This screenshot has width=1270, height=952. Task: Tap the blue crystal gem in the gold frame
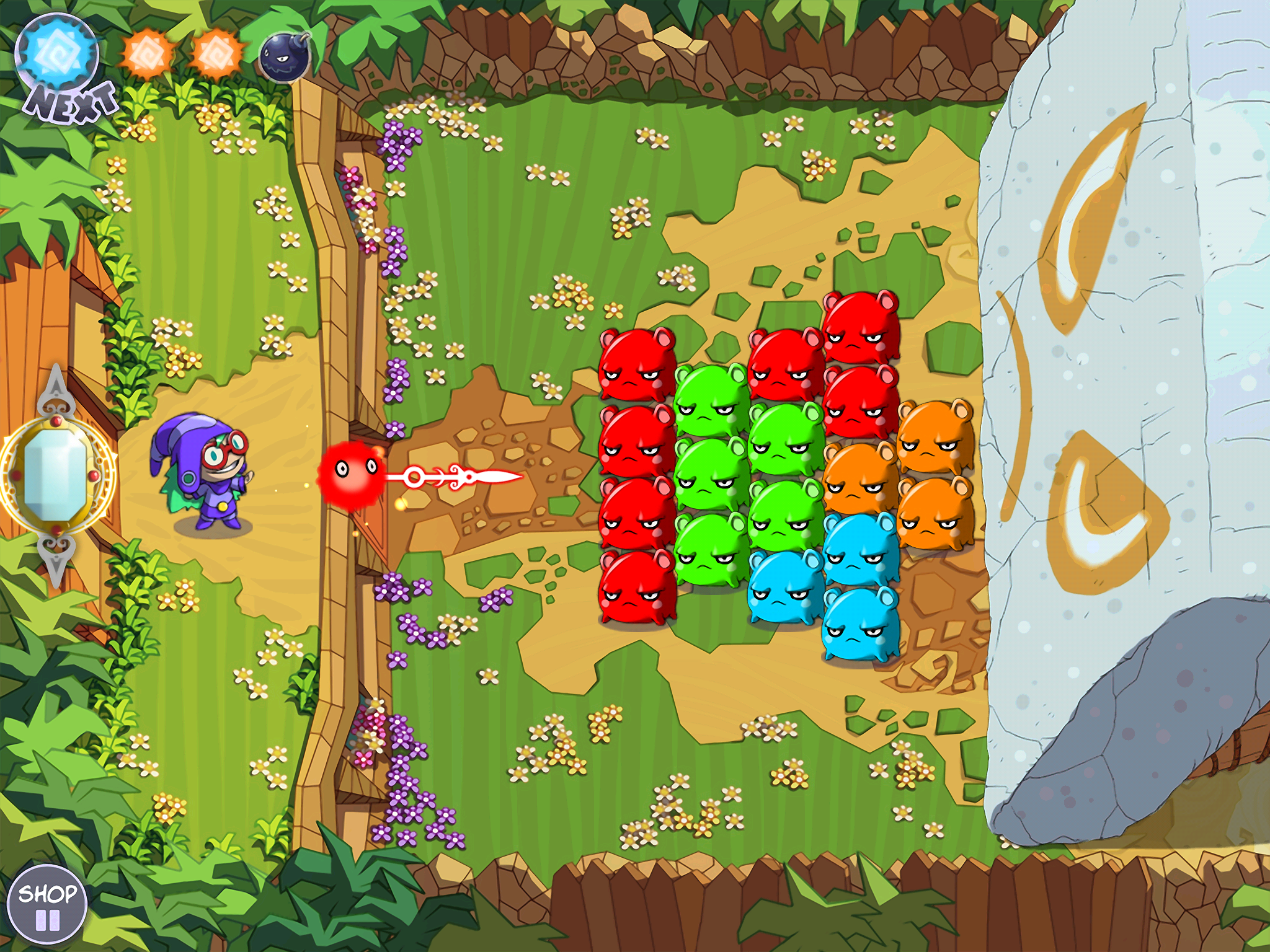click(55, 475)
